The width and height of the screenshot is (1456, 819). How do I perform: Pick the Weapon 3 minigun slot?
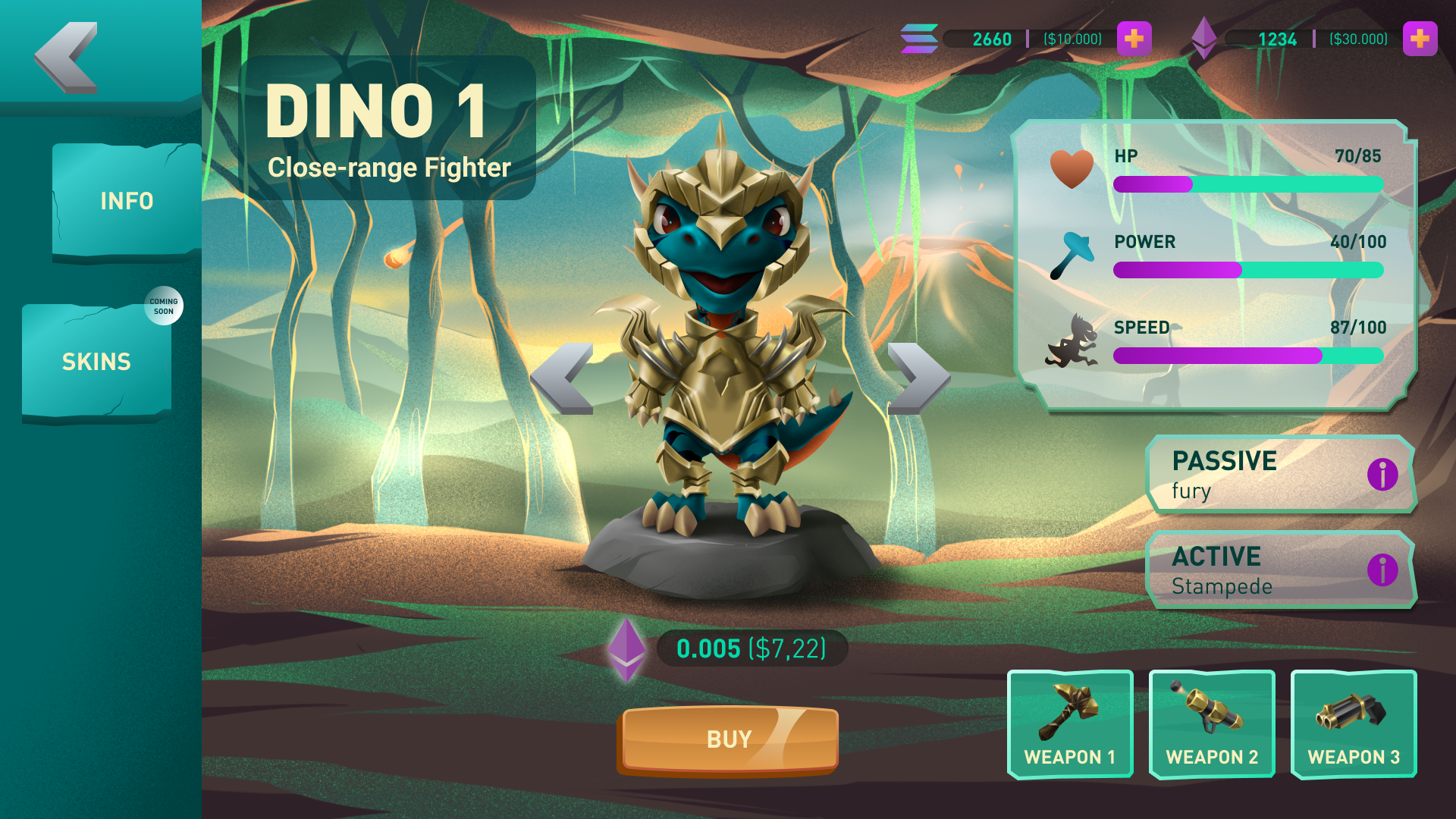1353,725
